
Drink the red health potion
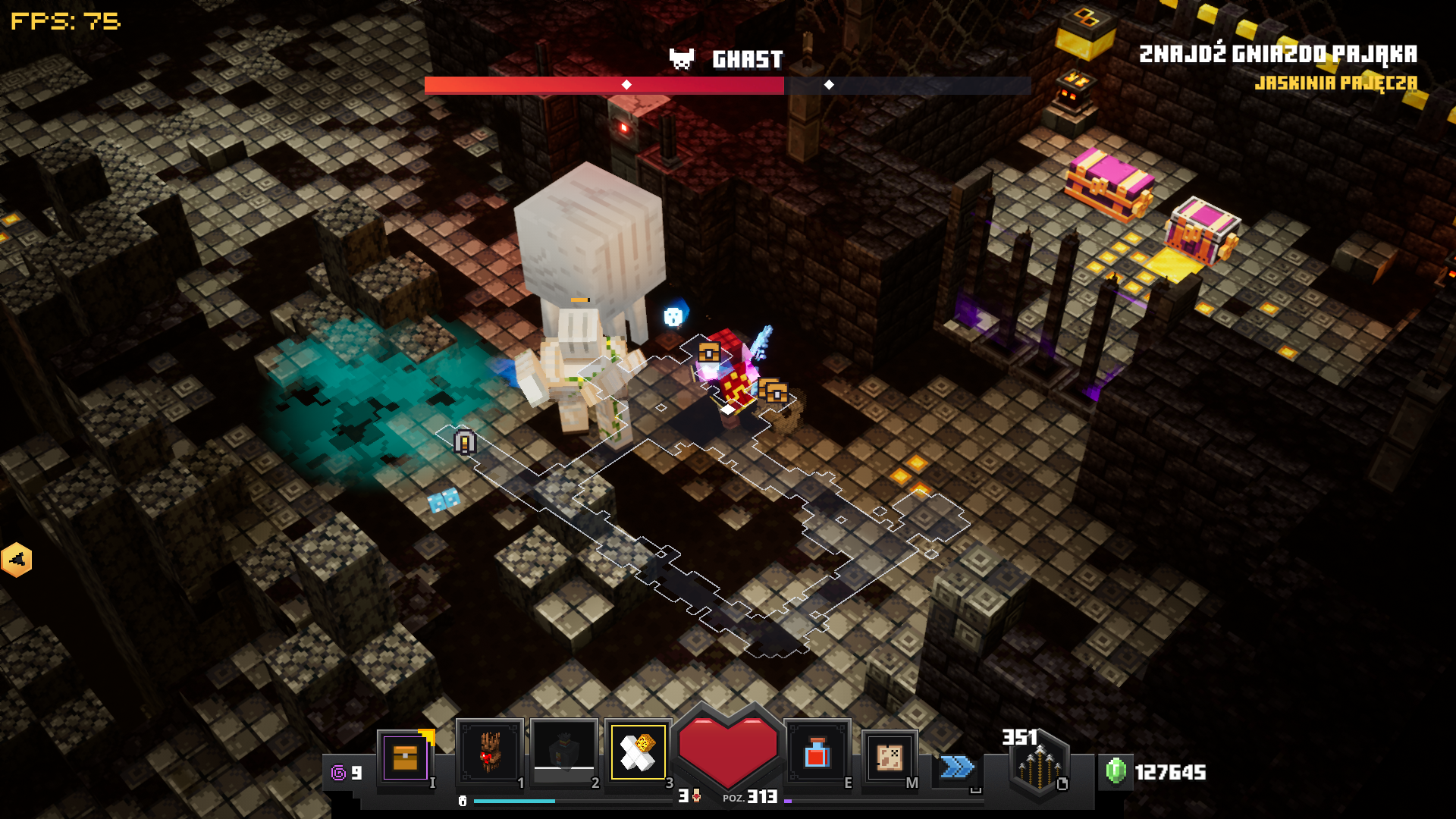point(817,754)
